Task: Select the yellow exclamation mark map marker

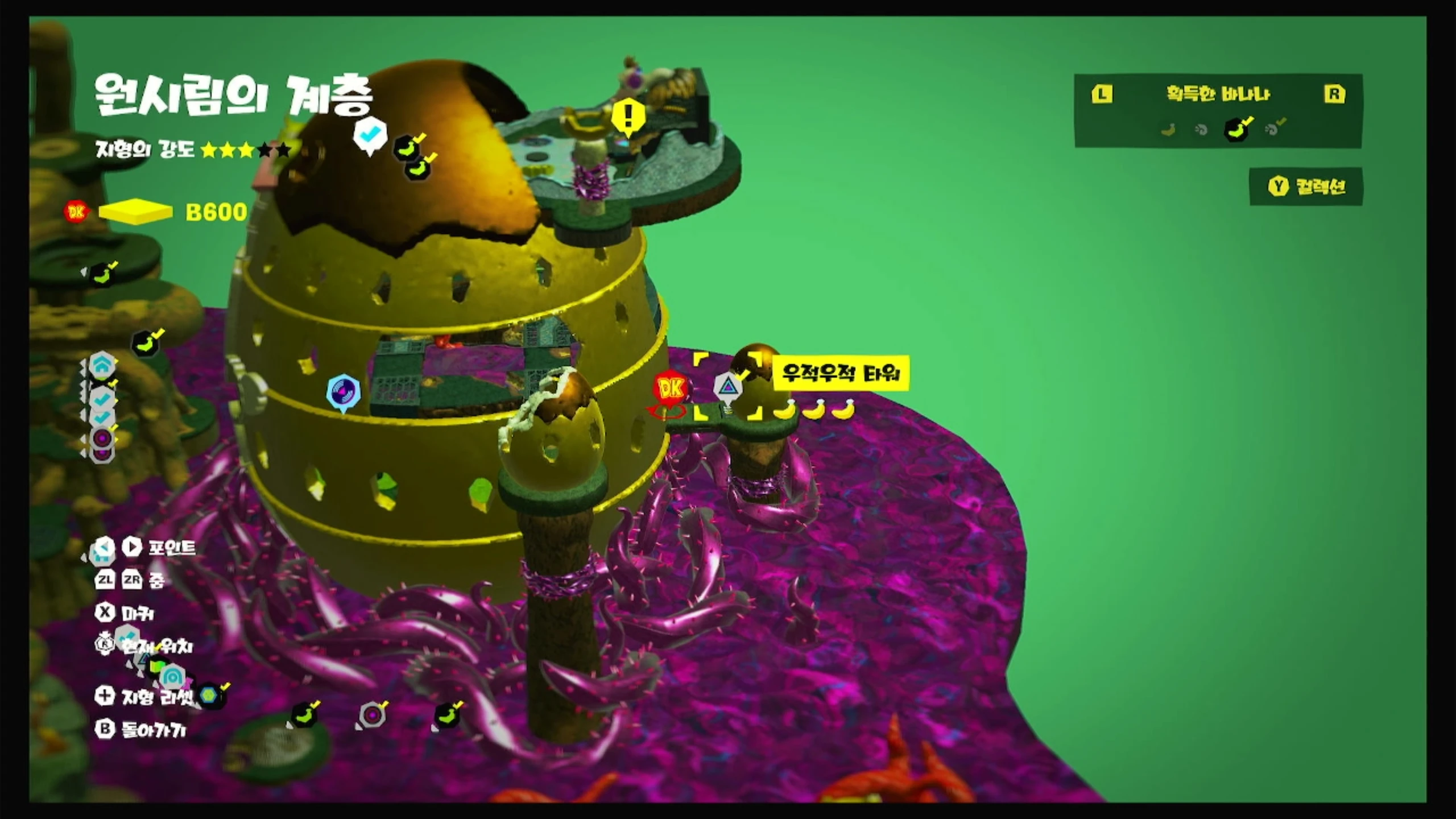Action: pyautogui.click(x=628, y=117)
